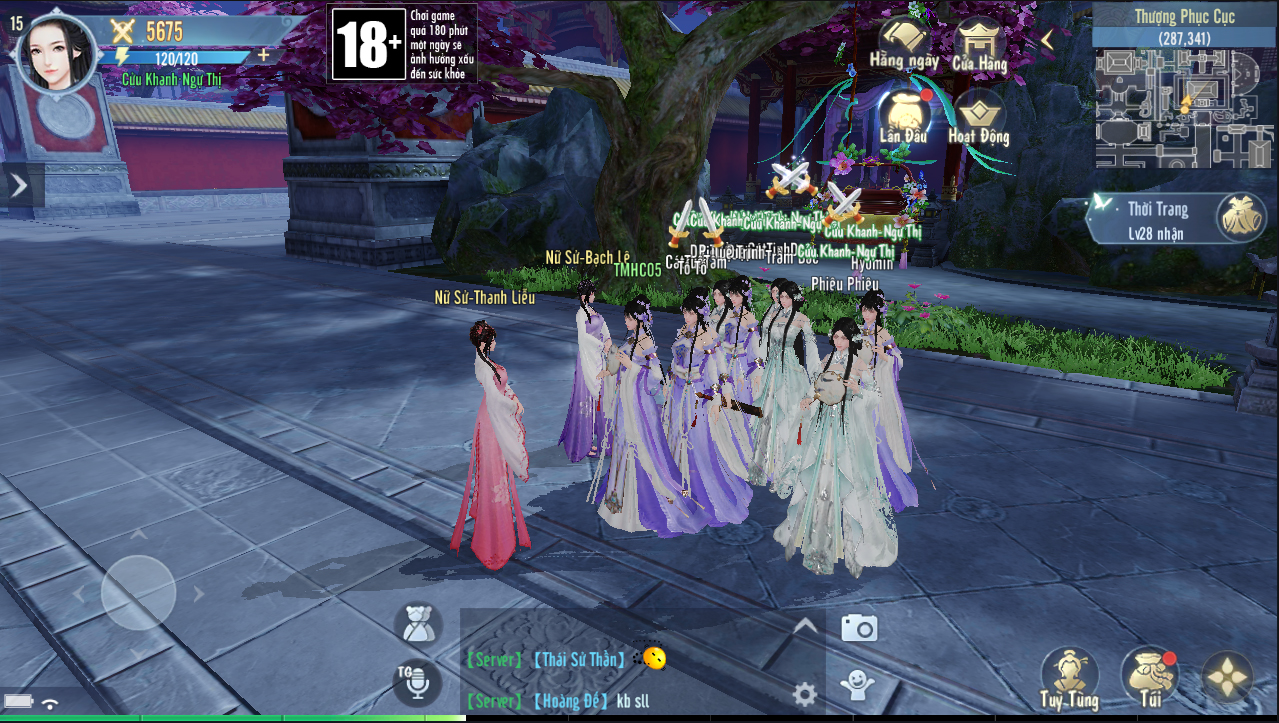This screenshot has width=1279, height=723.
Task: Open the player character portrait
Action: point(57,54)
